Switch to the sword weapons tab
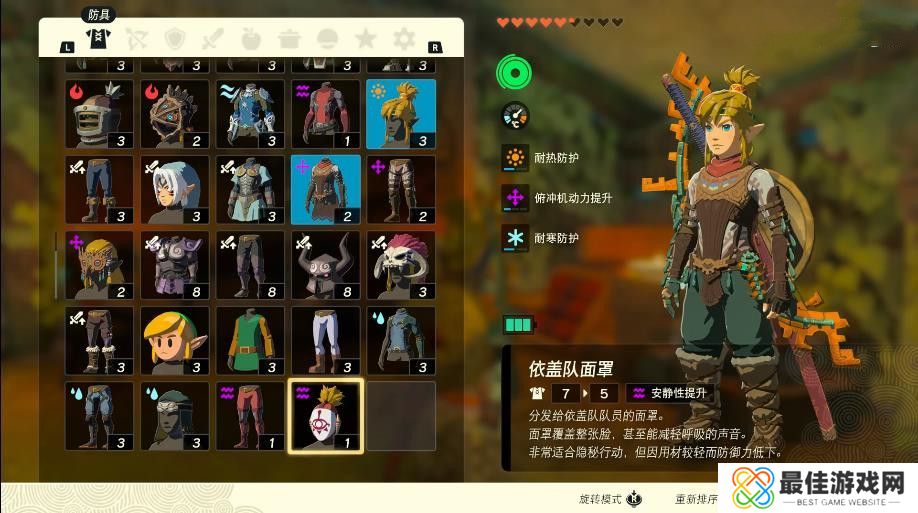The width and height of the screenshot is (918, 513). [x=212, y=39]
